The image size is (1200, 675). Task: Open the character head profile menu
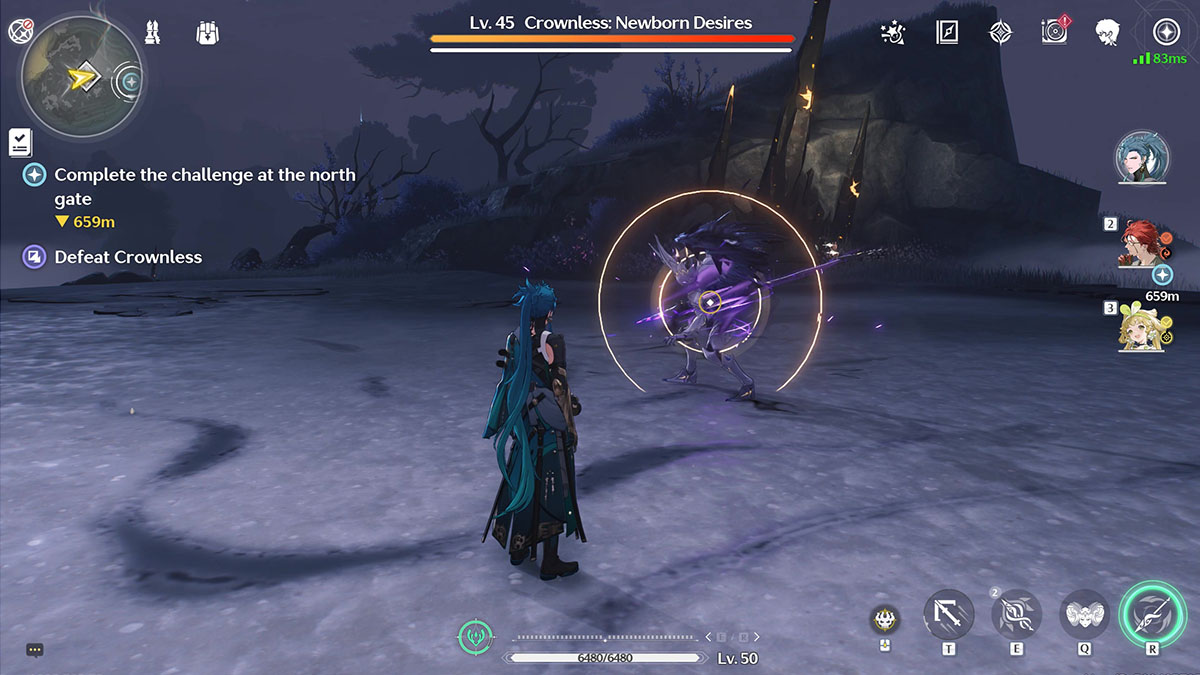1107,32
